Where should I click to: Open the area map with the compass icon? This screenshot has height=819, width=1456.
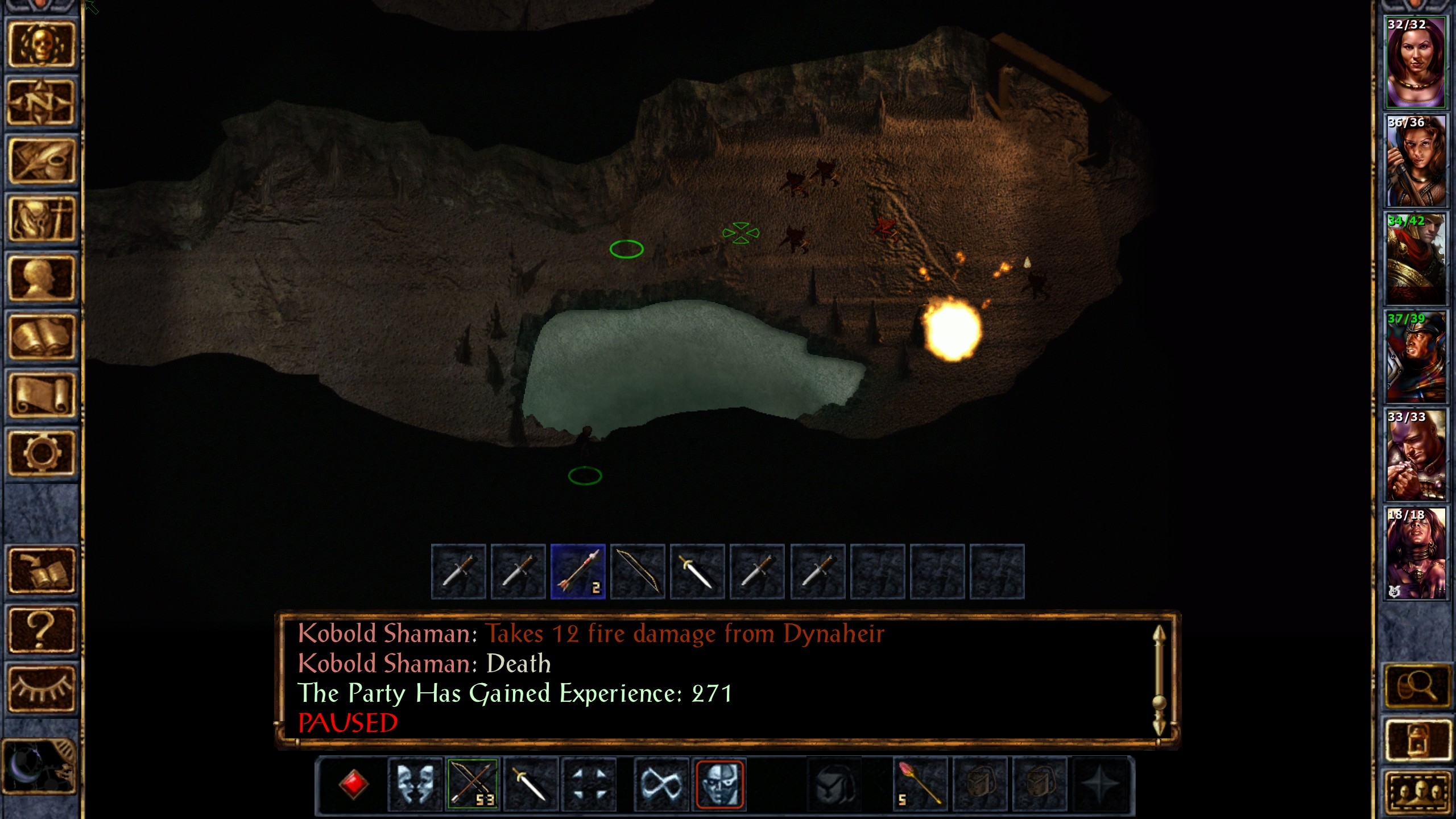(x=41, y=104)
